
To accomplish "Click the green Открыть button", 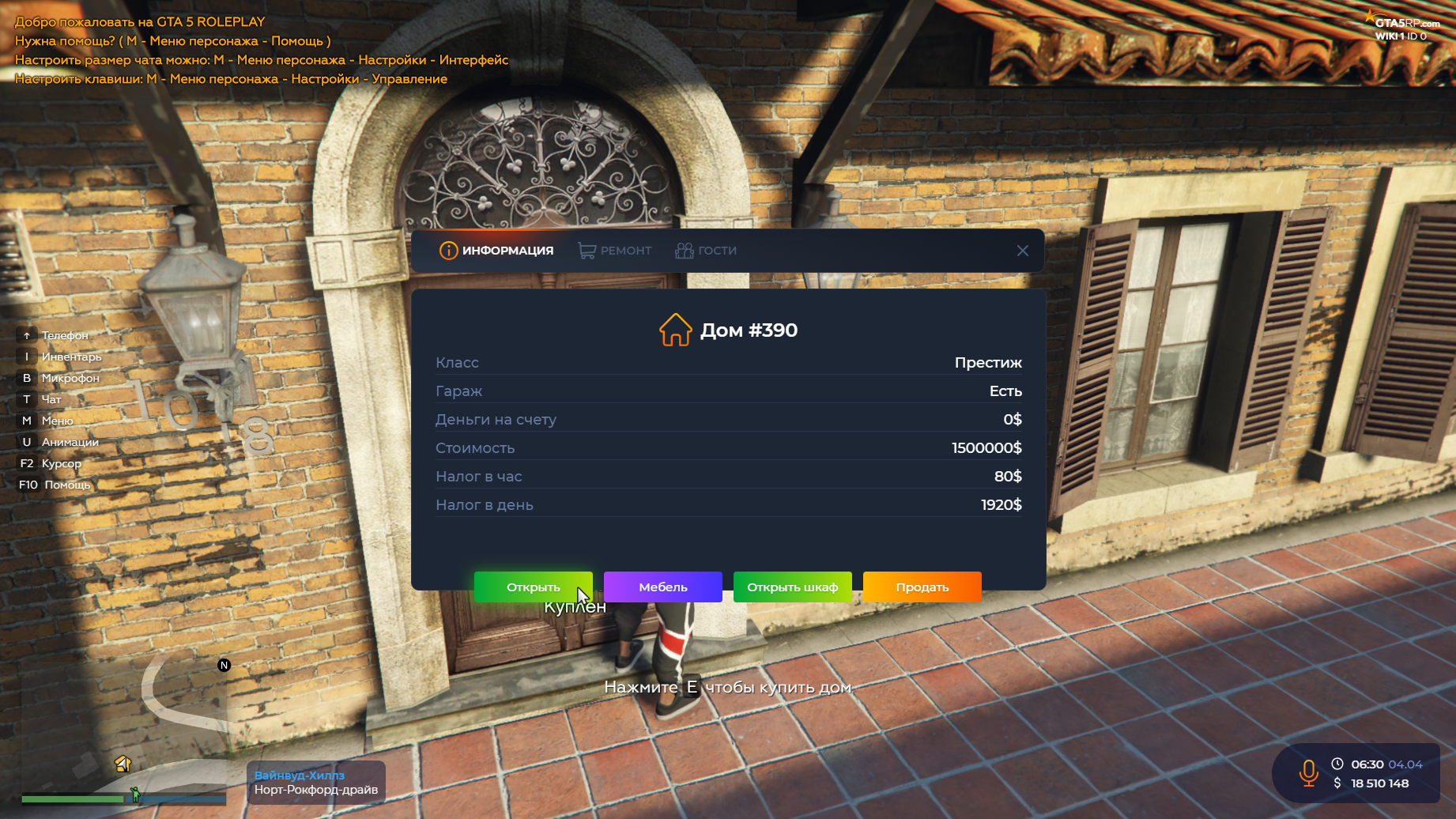I will coord(533,587).
